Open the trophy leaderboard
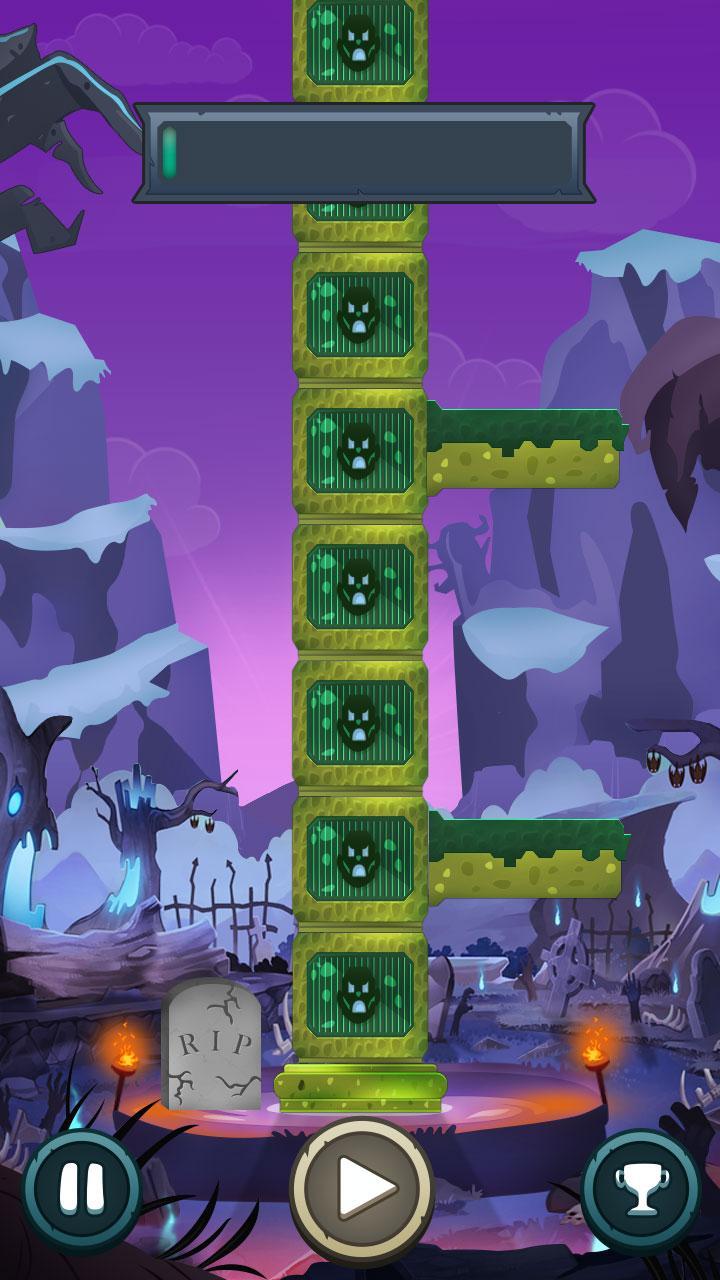The height and width of the screenshot is (1280, 720). coord(641,1190)
